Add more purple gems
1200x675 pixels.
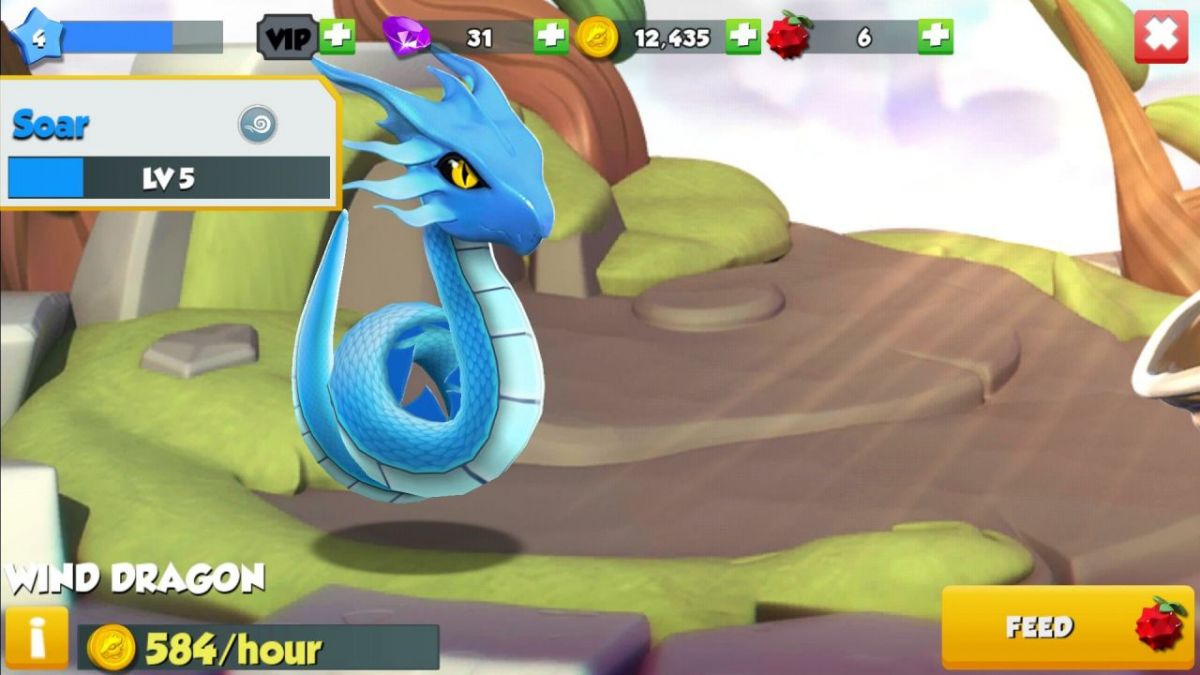tap(550, 37)
